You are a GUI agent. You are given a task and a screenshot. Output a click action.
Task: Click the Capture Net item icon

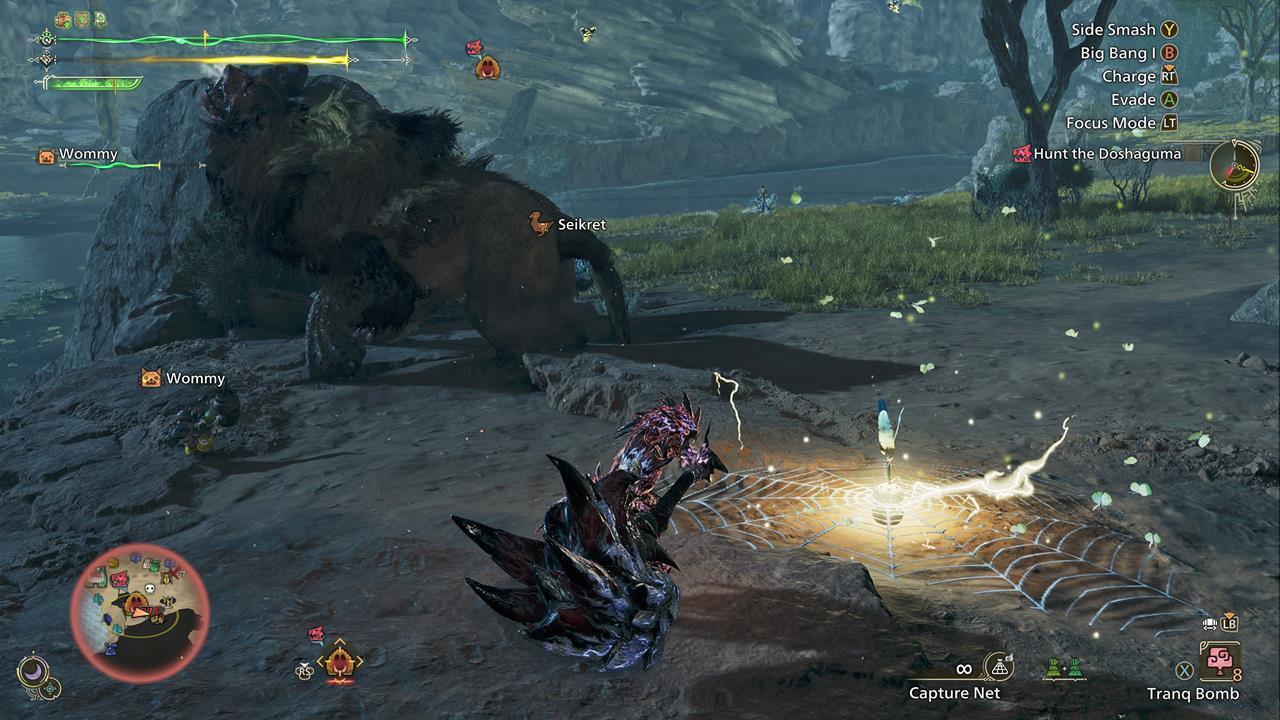(x=999, y=668)
